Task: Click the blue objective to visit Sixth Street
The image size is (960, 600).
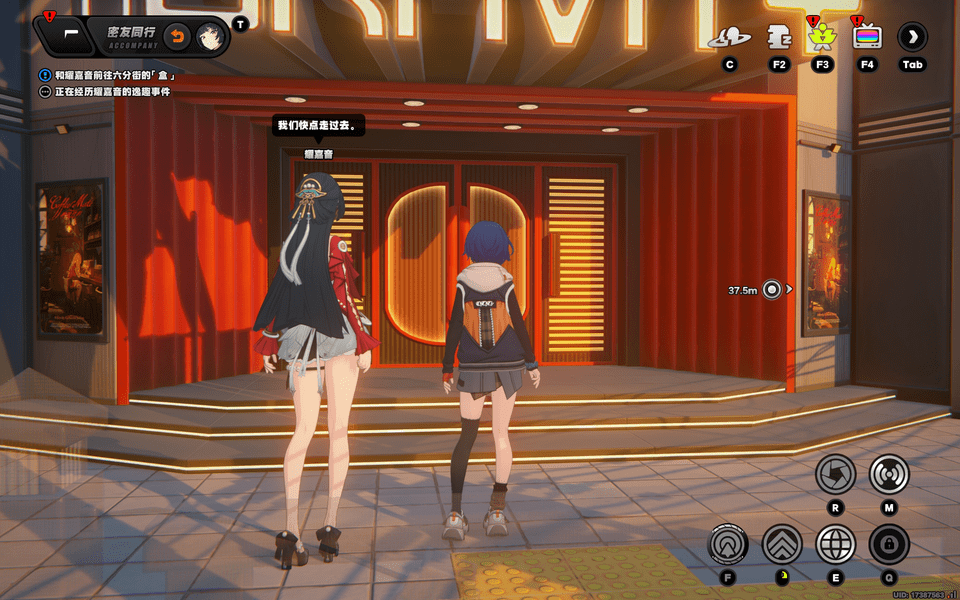Action: [114, 75]
